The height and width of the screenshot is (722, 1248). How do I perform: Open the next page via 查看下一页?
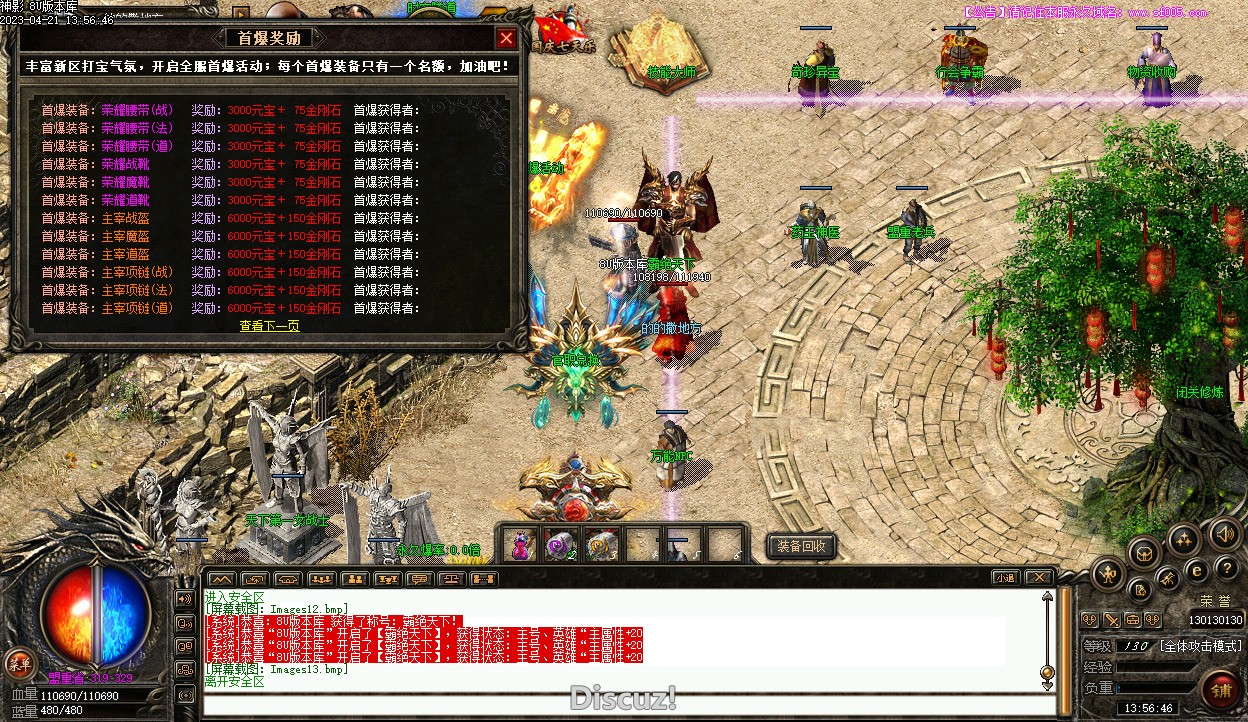[269, 326]
